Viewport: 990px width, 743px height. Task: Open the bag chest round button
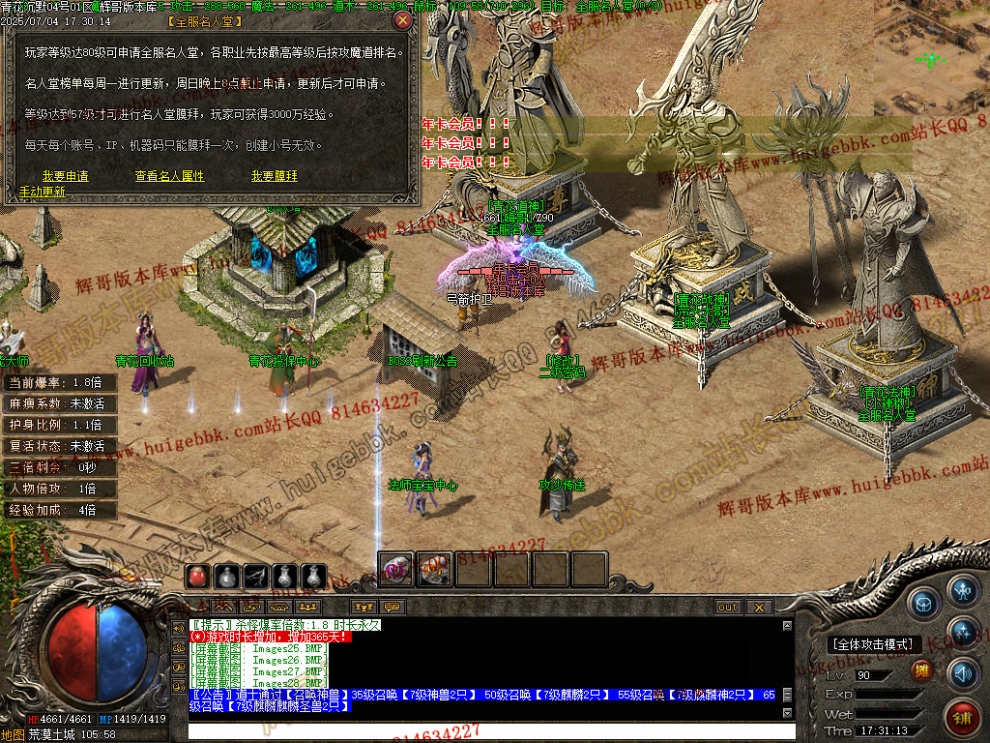point(923,603)
